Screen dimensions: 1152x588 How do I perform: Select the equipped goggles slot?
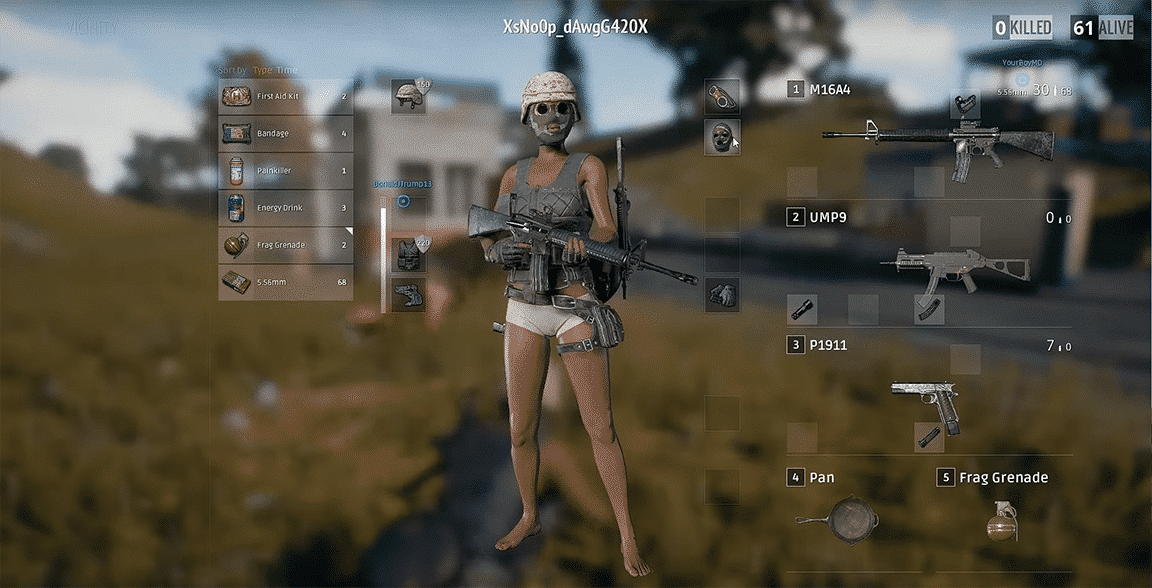coord(721,97)
